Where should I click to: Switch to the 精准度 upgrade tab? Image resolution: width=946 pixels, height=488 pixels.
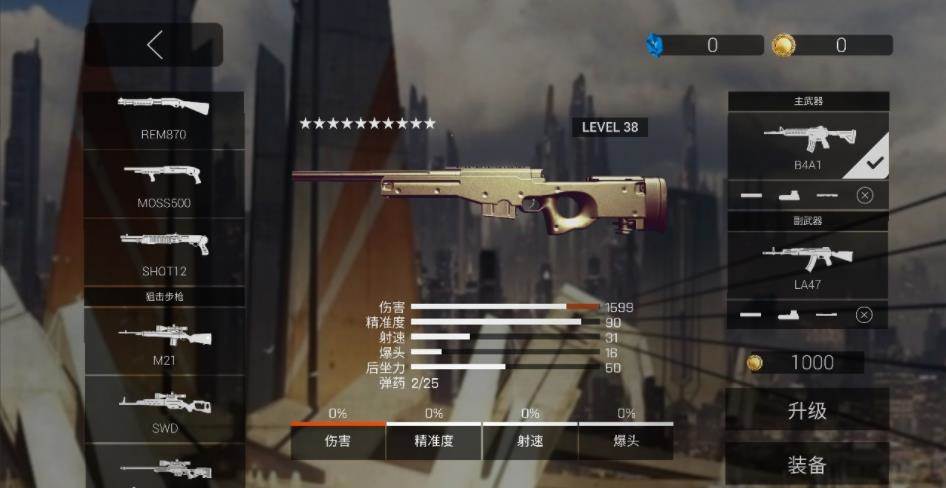tap(434, 441)
